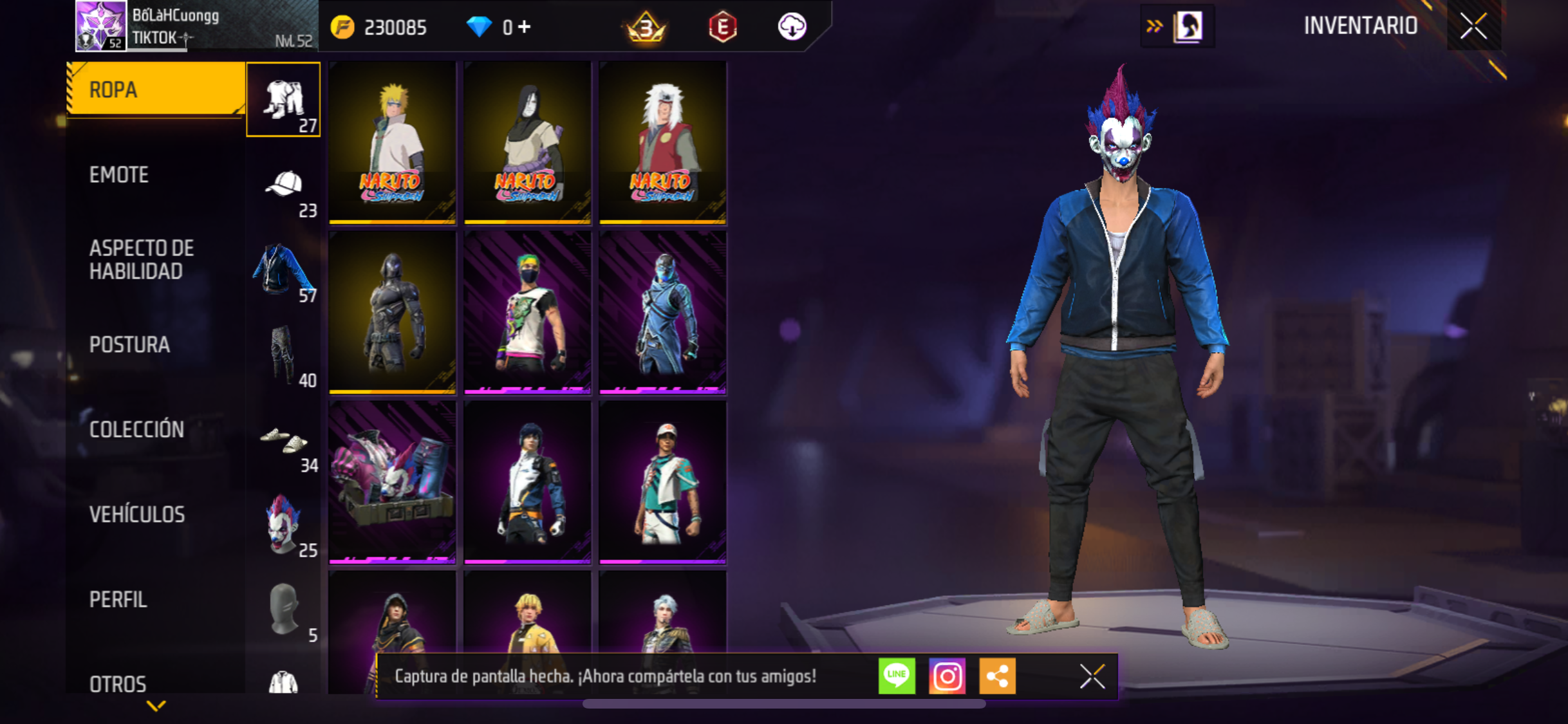Select the clown mask subcategory
Image resolution: width=1568 pixels, height=724 pixels.
(284, 525)
